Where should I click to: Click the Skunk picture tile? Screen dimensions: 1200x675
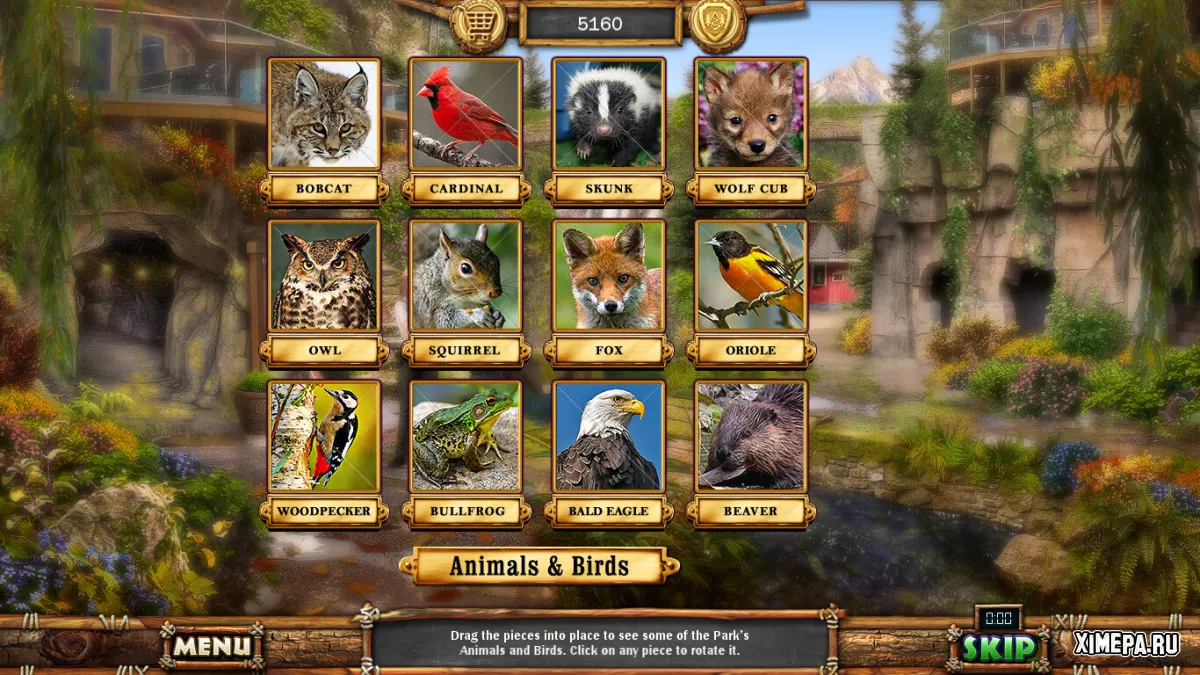pyautogui.click(x=608, y=114)
